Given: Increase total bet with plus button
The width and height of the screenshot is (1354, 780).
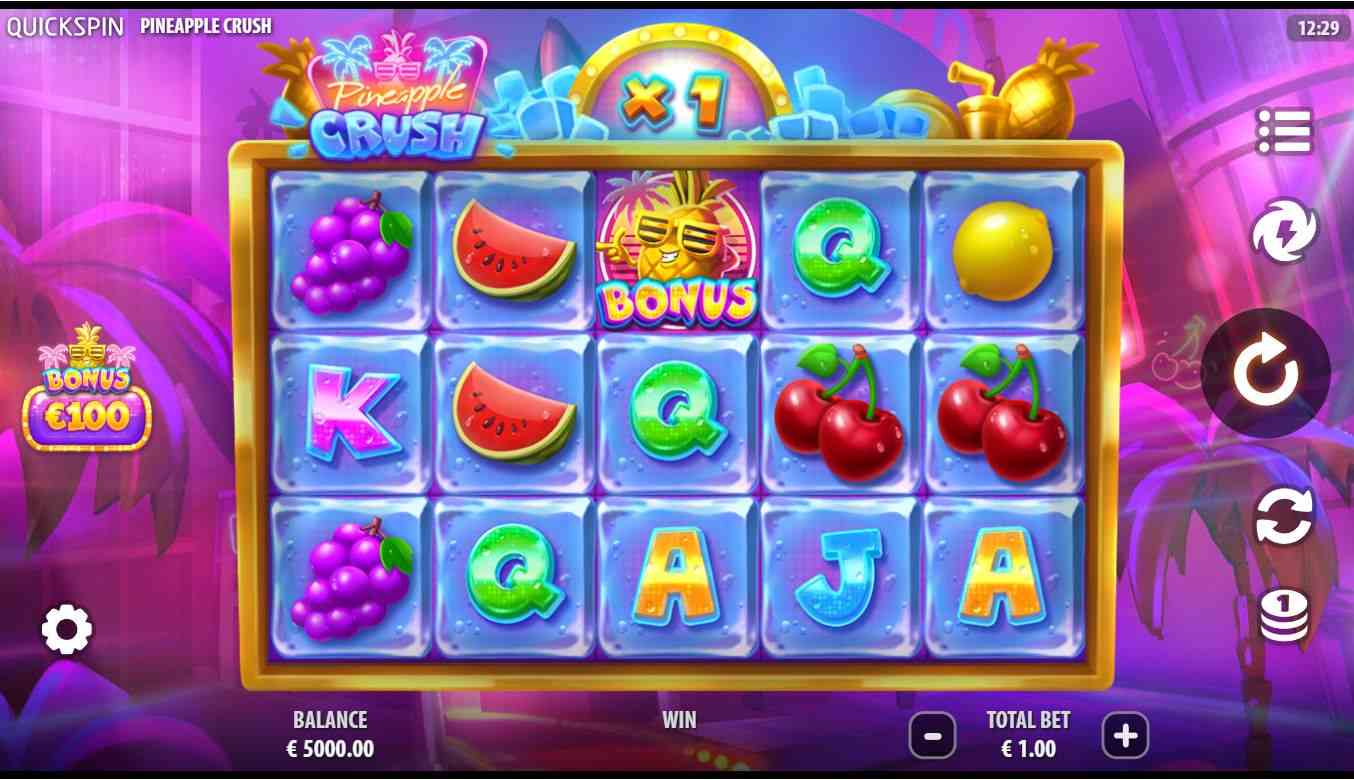Looking at the screenshot, I should coord(1125,737).
